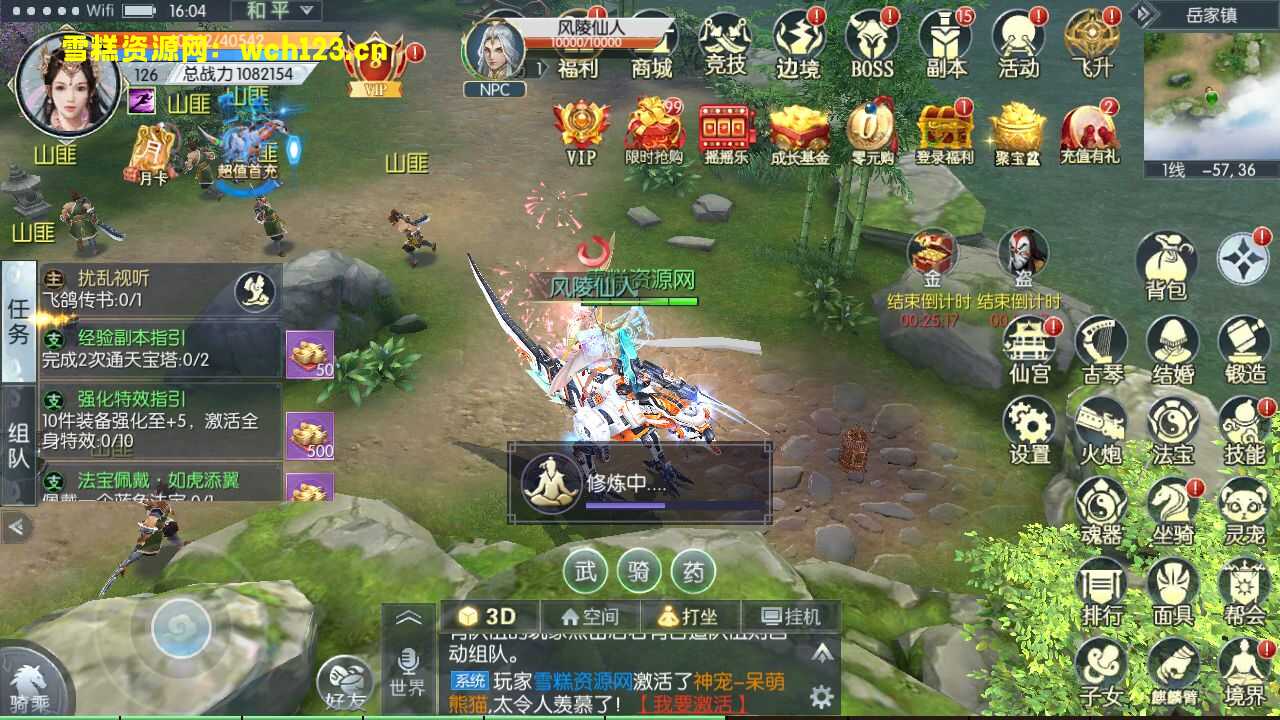Open the 设置 (settings) gear icon

[1030, 425]
